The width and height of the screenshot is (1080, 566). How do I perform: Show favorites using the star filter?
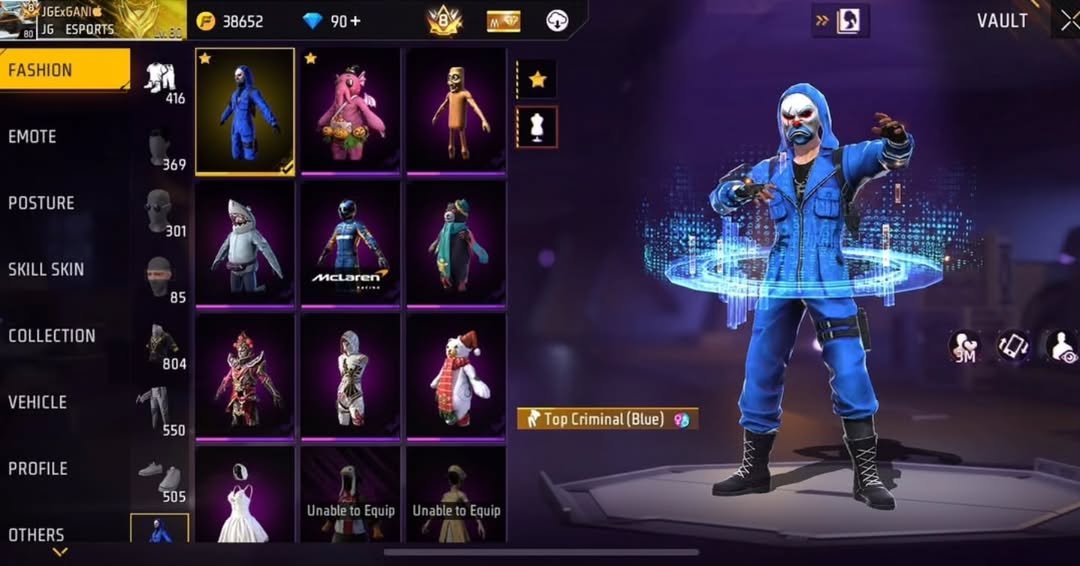click(x=537, y=80)
